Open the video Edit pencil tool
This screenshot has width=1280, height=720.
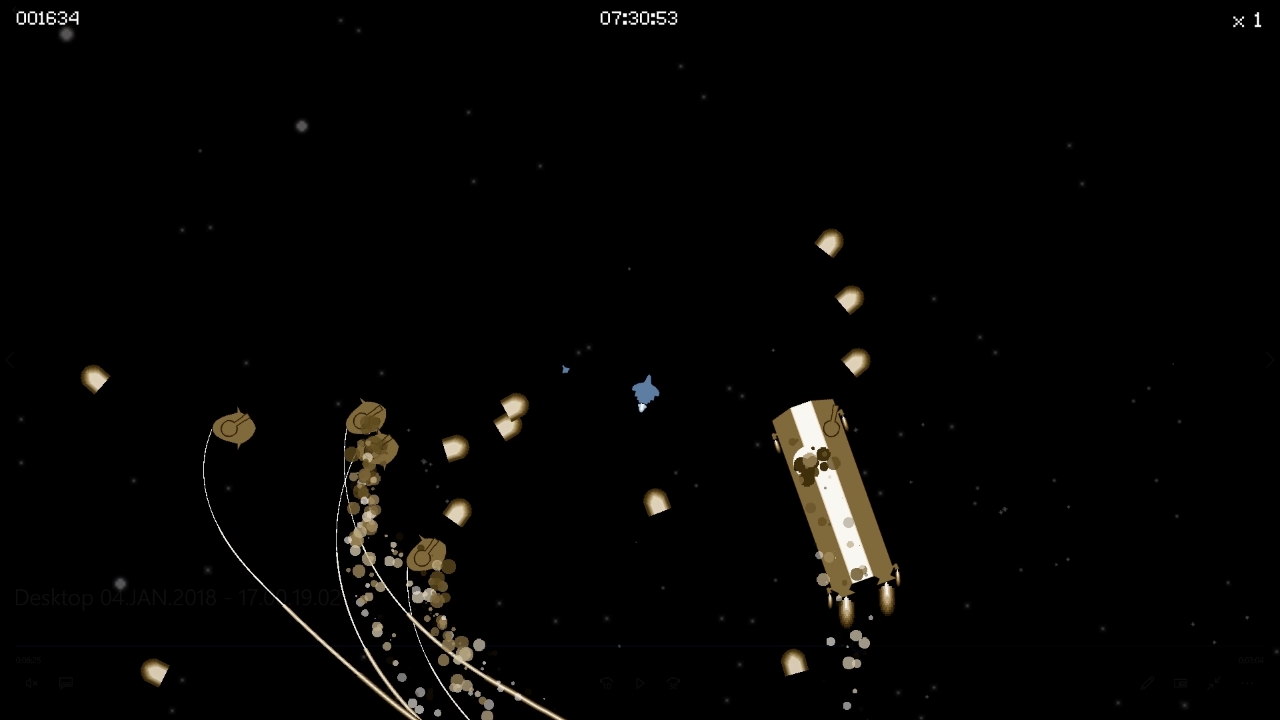pyautogui.click(x=1147, y=684)
